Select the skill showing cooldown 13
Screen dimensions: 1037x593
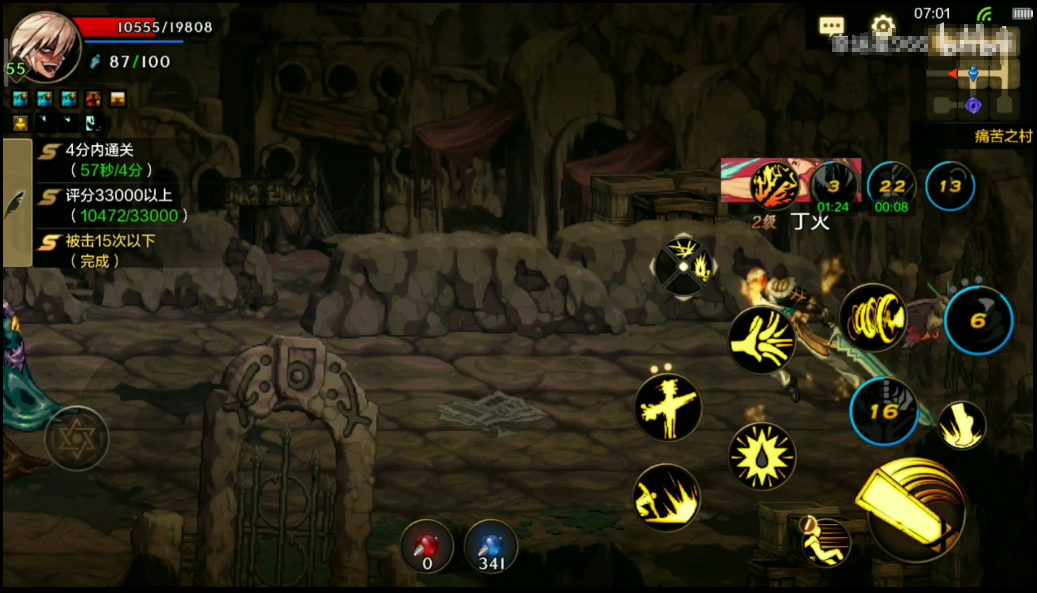coord(950,186)
